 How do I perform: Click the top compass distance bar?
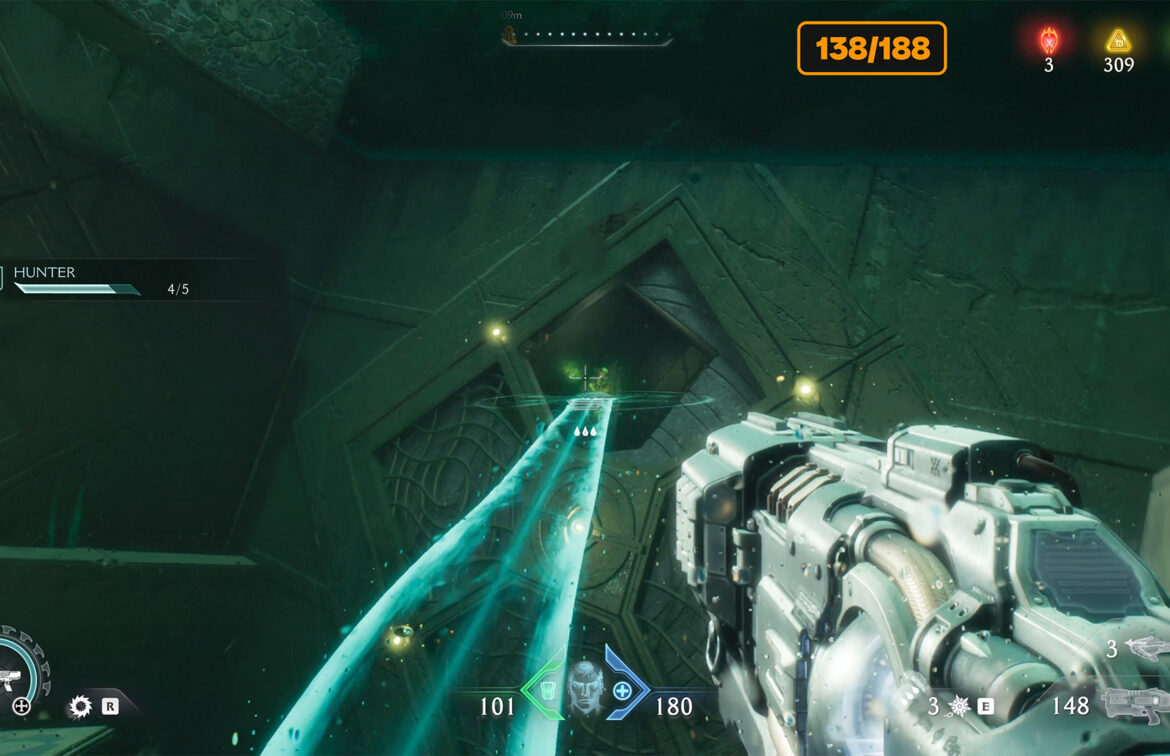(x=588, y=39)
